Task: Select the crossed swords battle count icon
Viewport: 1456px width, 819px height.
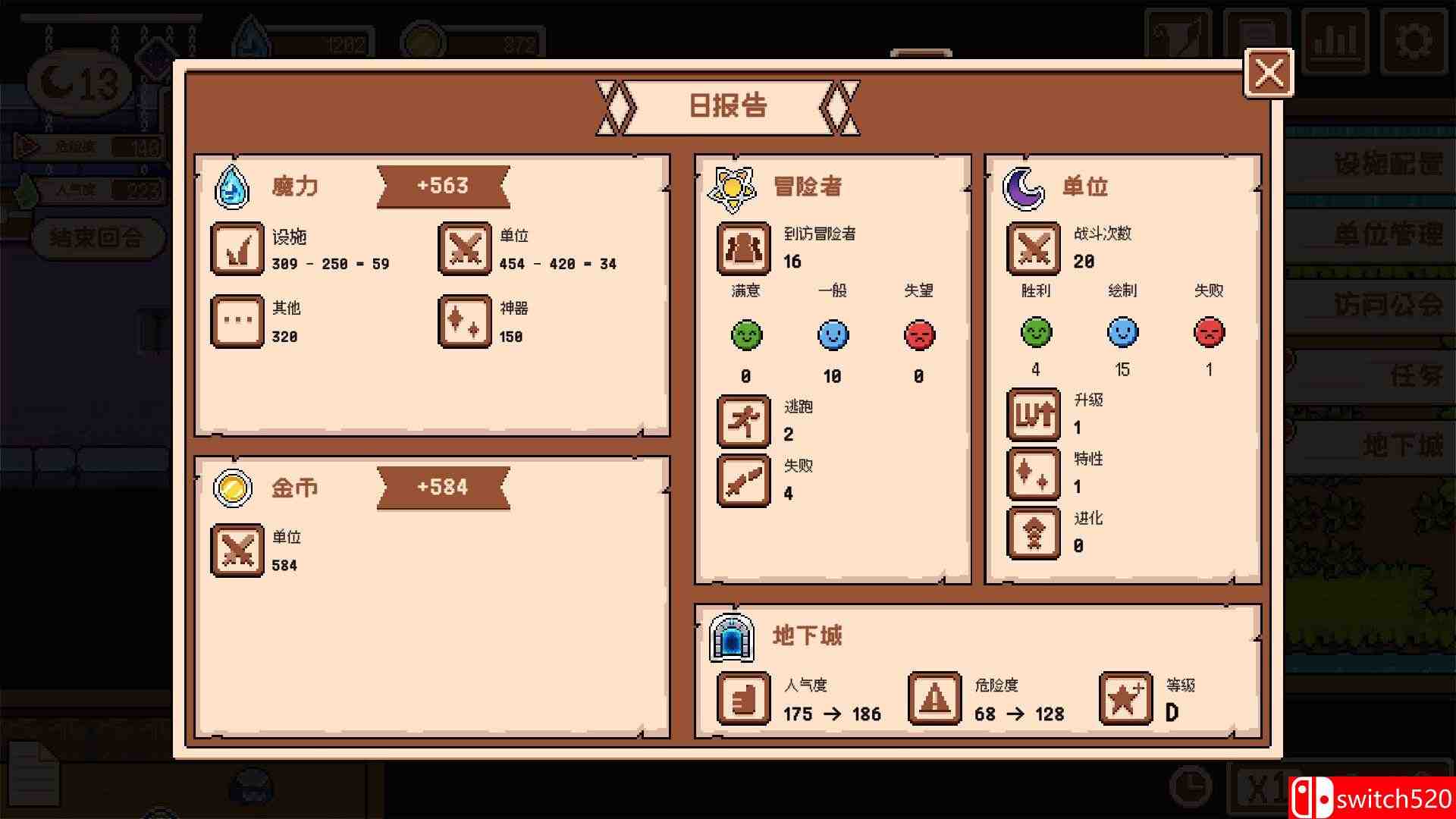Action: click(1033, 249)
